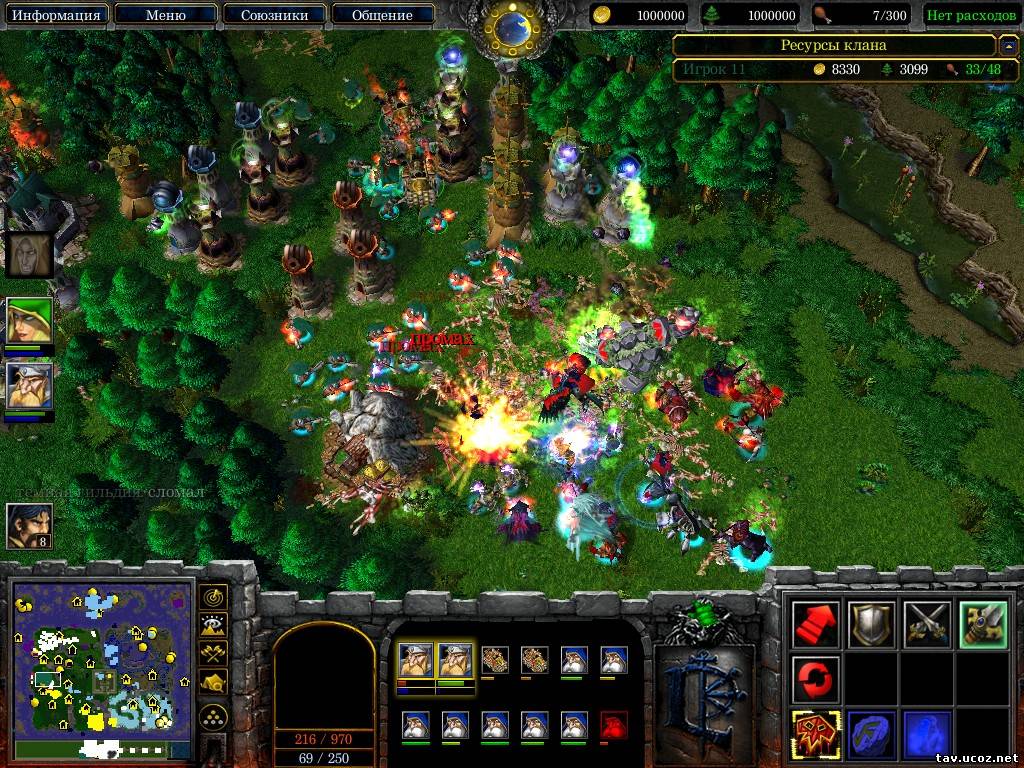Open the Меню button

(165, 15)
